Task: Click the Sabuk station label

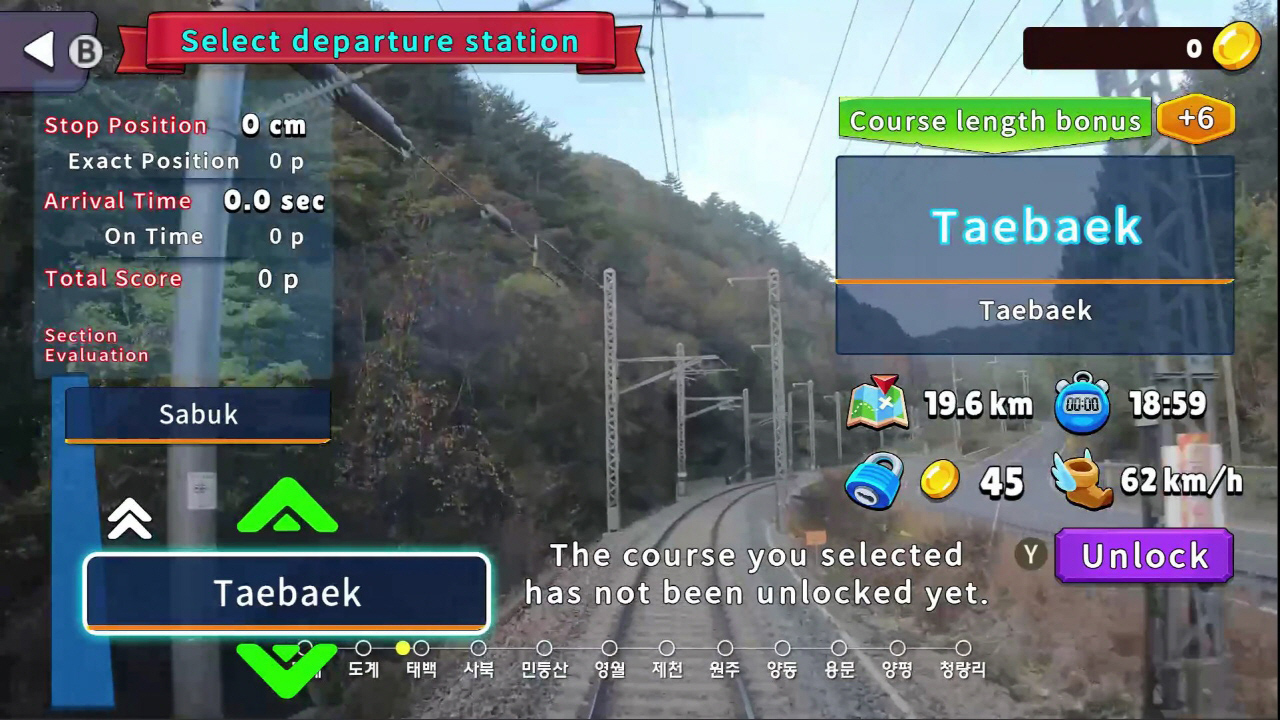Action: 197,414
